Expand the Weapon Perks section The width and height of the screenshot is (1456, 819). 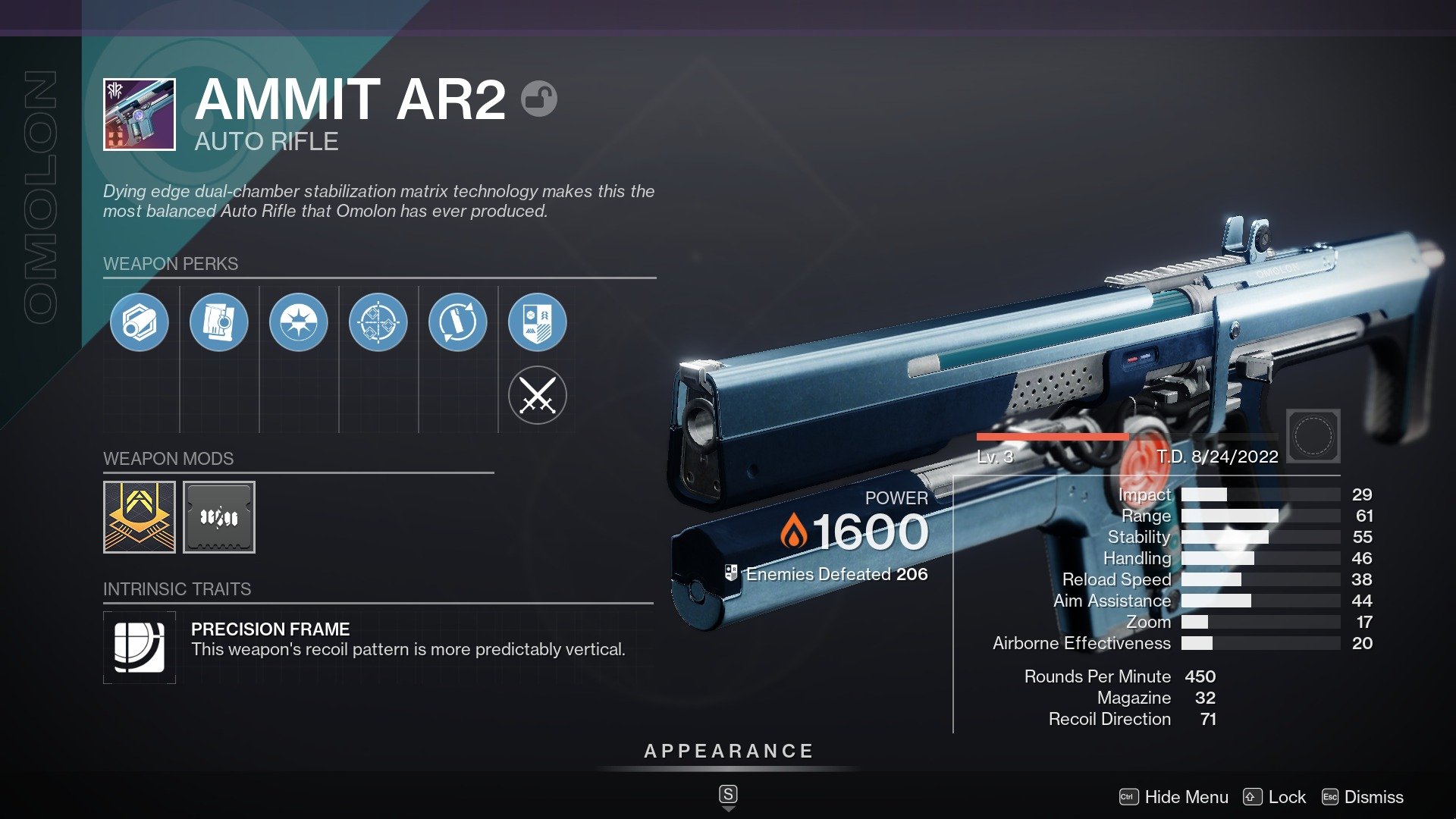tap(170, 264)
